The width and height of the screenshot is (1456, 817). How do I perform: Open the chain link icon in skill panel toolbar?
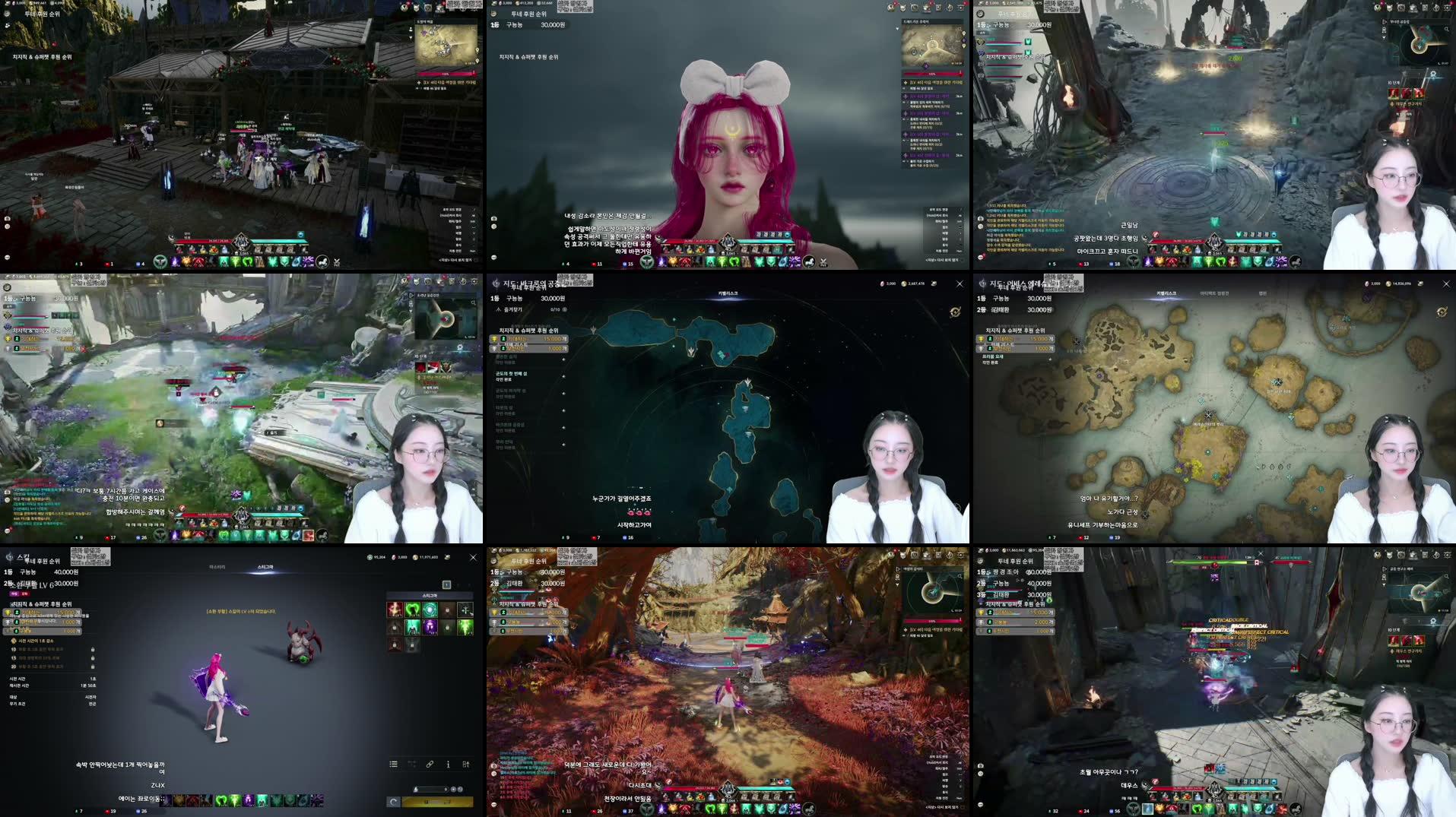[x=430, y=765]
